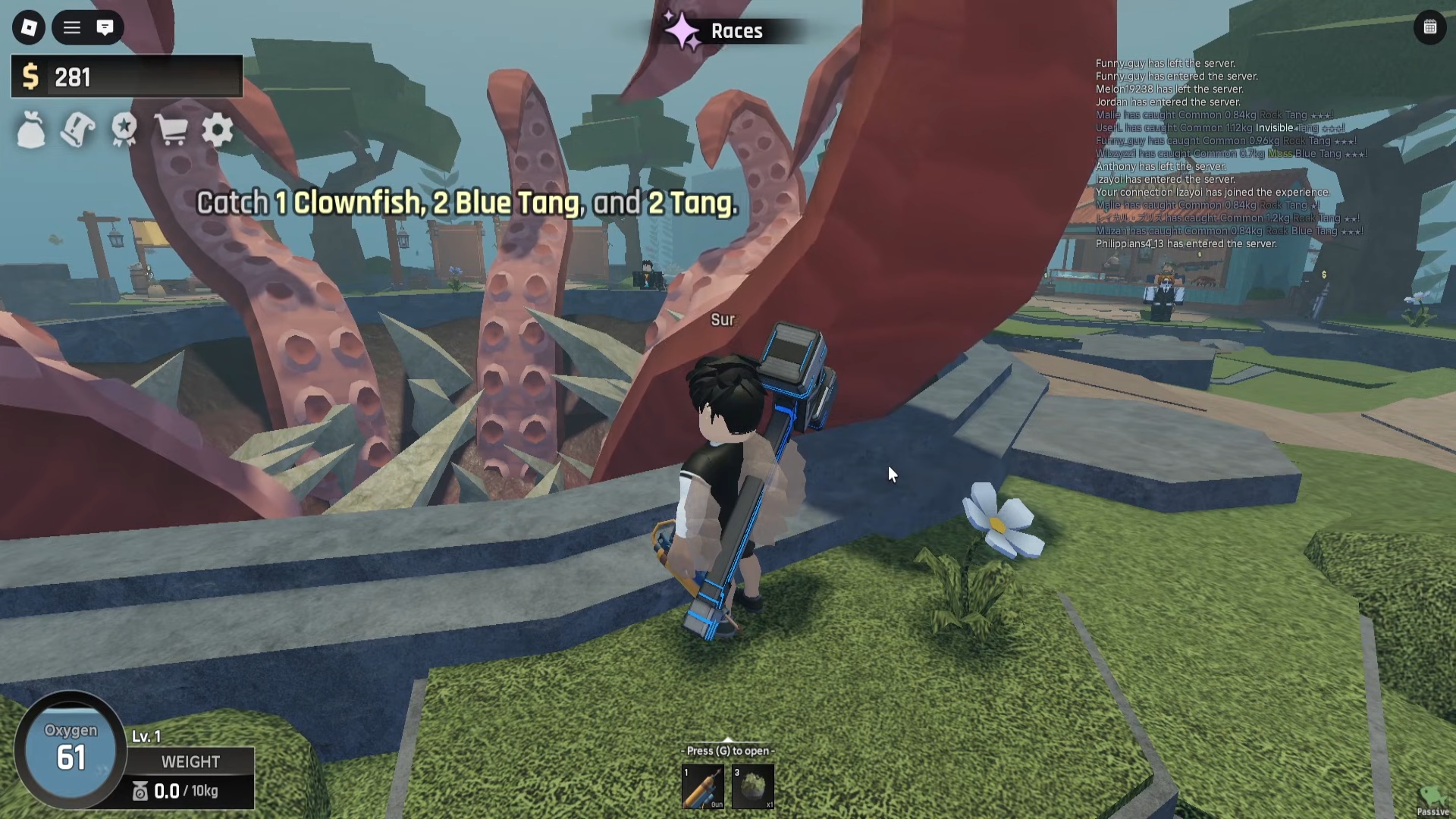This screenshot has height=819, width=1456.
Task: Open the quest scroll icon
Action: pyautogui.click(x=77, y=130)
